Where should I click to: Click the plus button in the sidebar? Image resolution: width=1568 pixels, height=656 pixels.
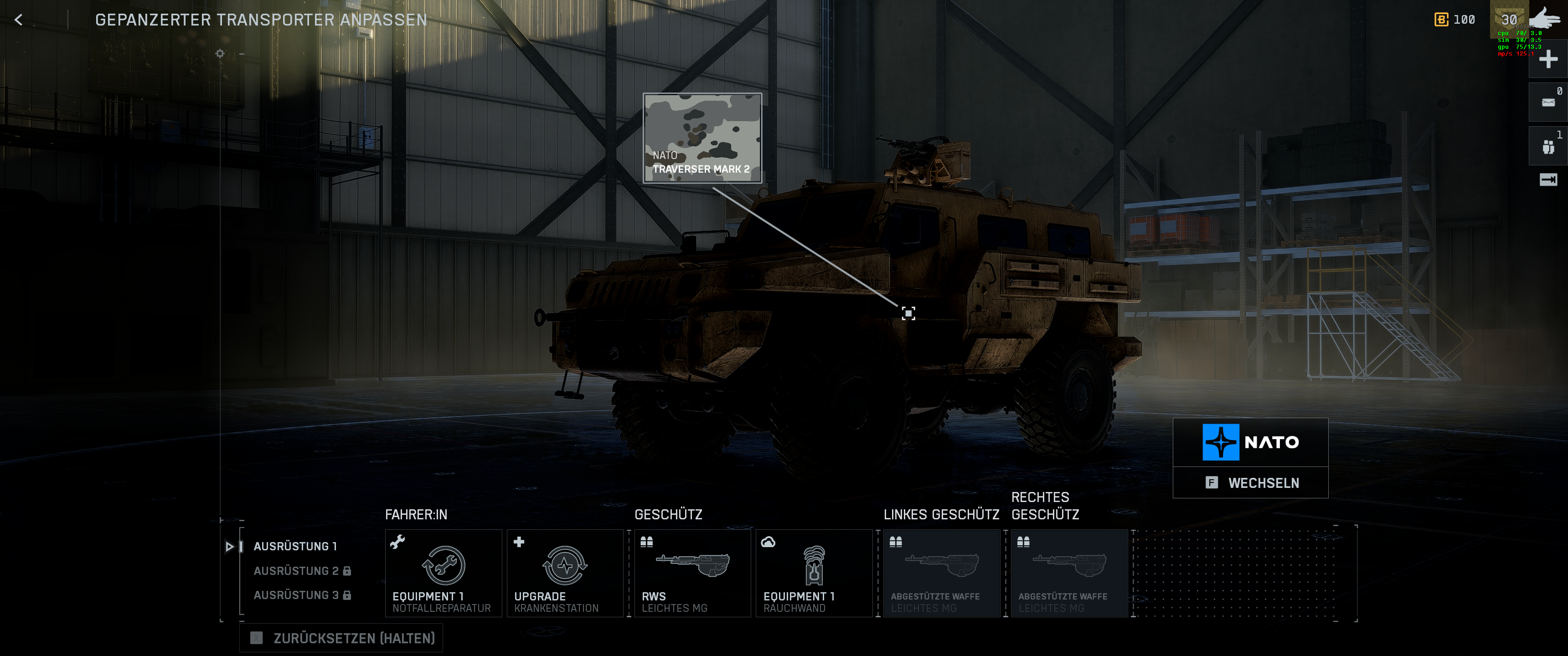pyautogui.click(x=1548, y=59)
